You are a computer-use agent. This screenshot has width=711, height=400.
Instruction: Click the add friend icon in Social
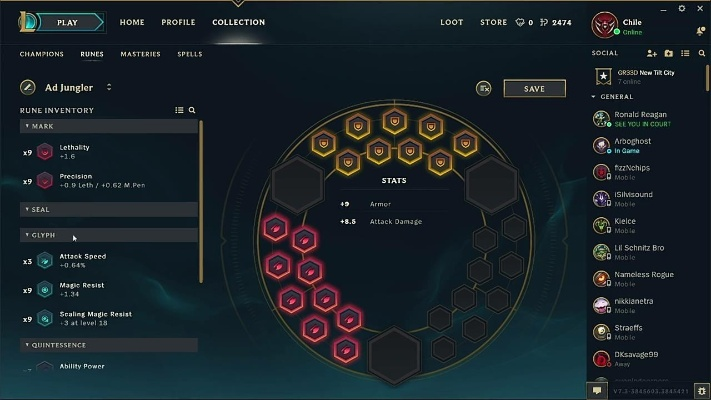coord(652,53)
